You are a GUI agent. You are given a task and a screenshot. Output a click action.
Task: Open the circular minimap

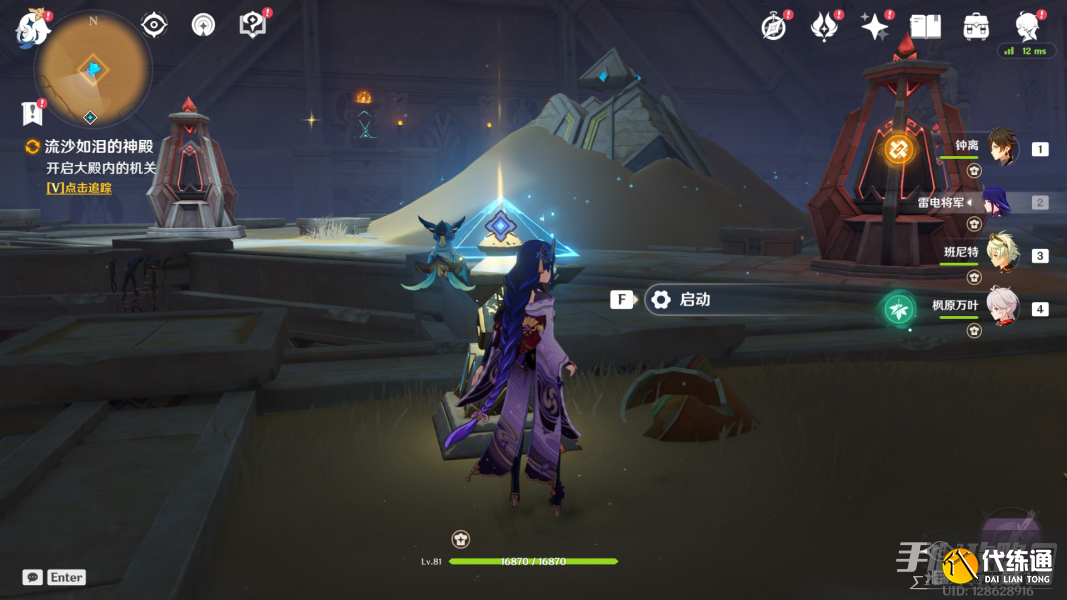(92, 67)
